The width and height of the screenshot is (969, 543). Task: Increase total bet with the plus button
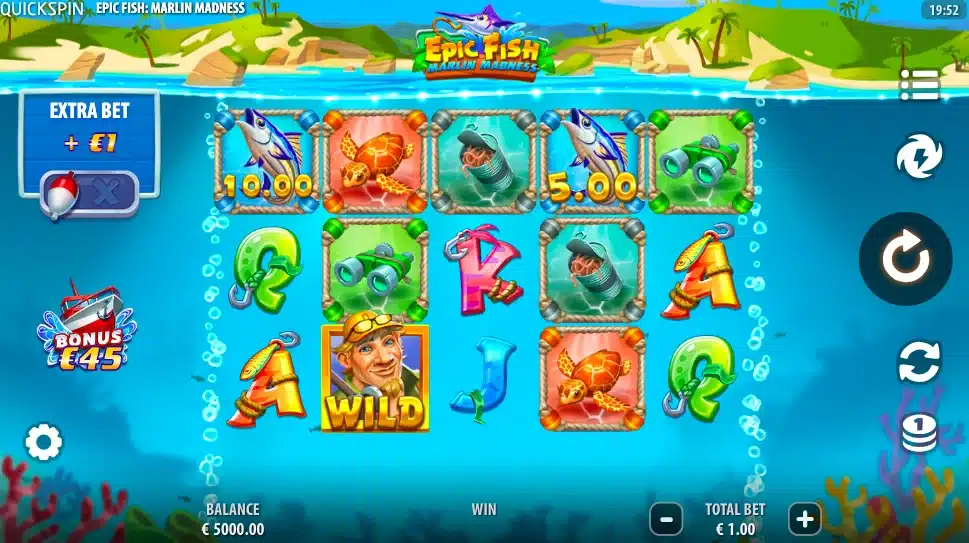click(804, 518)
